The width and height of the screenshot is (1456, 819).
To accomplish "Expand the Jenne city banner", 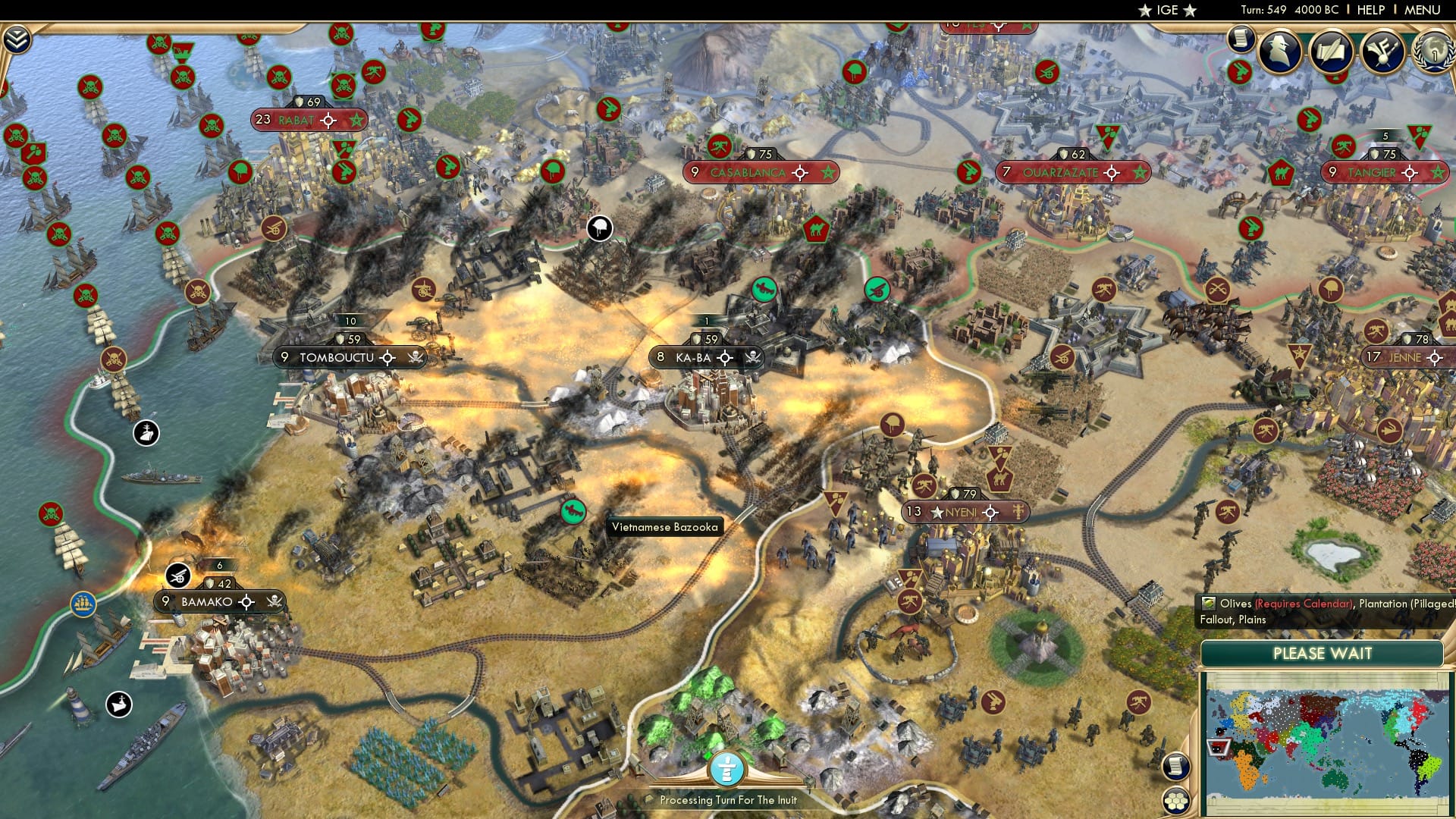I will 1434,356.
